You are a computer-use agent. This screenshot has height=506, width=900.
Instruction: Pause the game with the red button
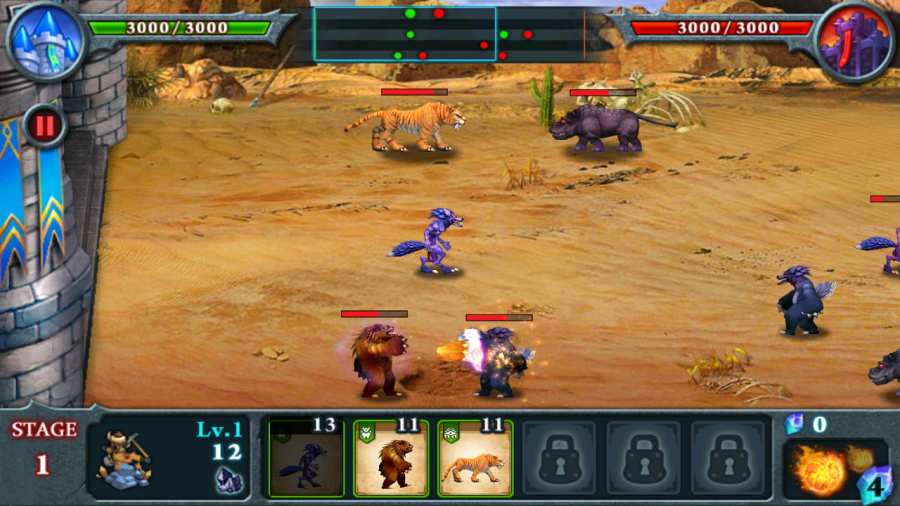click(44, 126)
